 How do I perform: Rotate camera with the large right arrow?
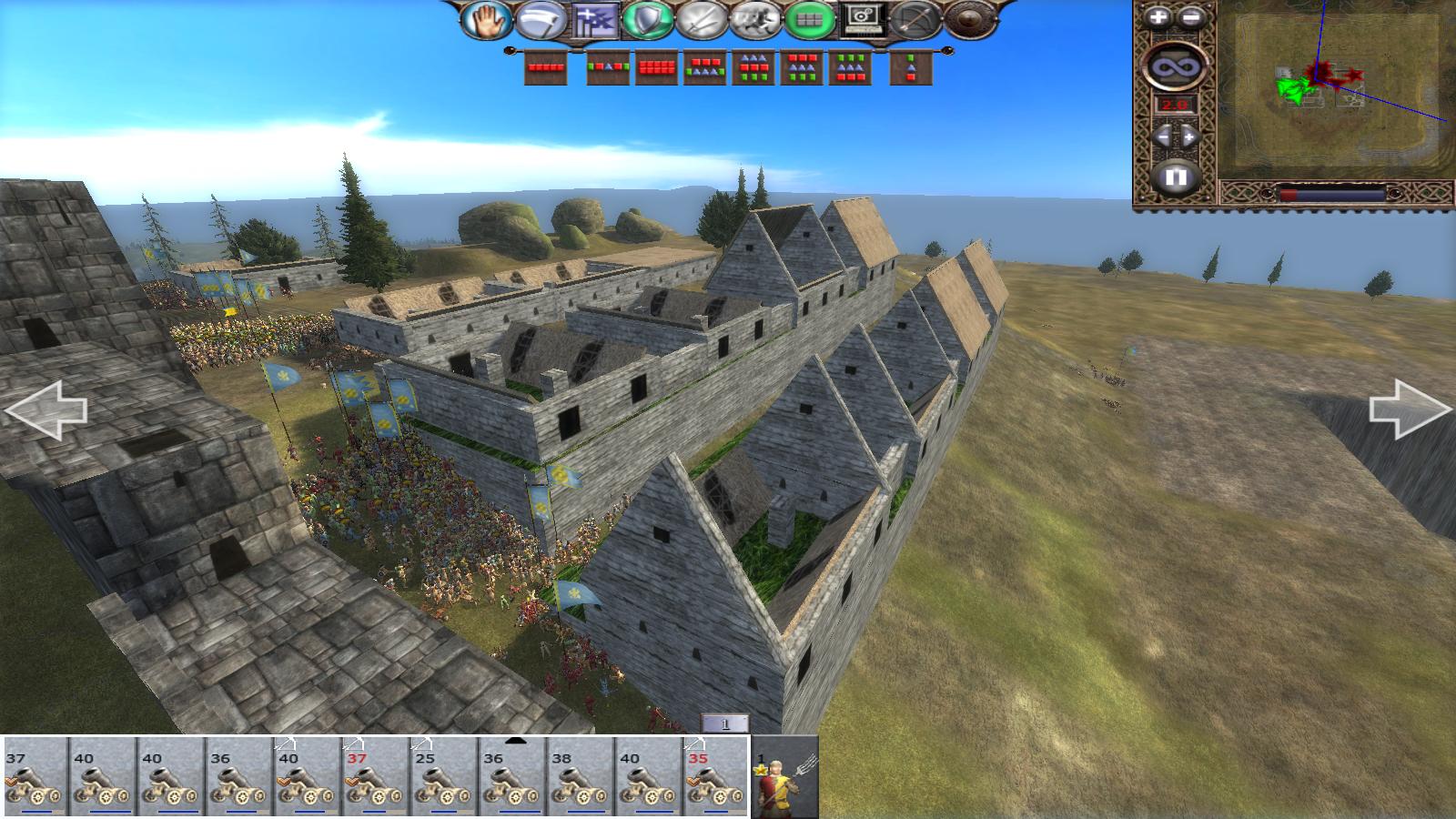(1410, 409)
